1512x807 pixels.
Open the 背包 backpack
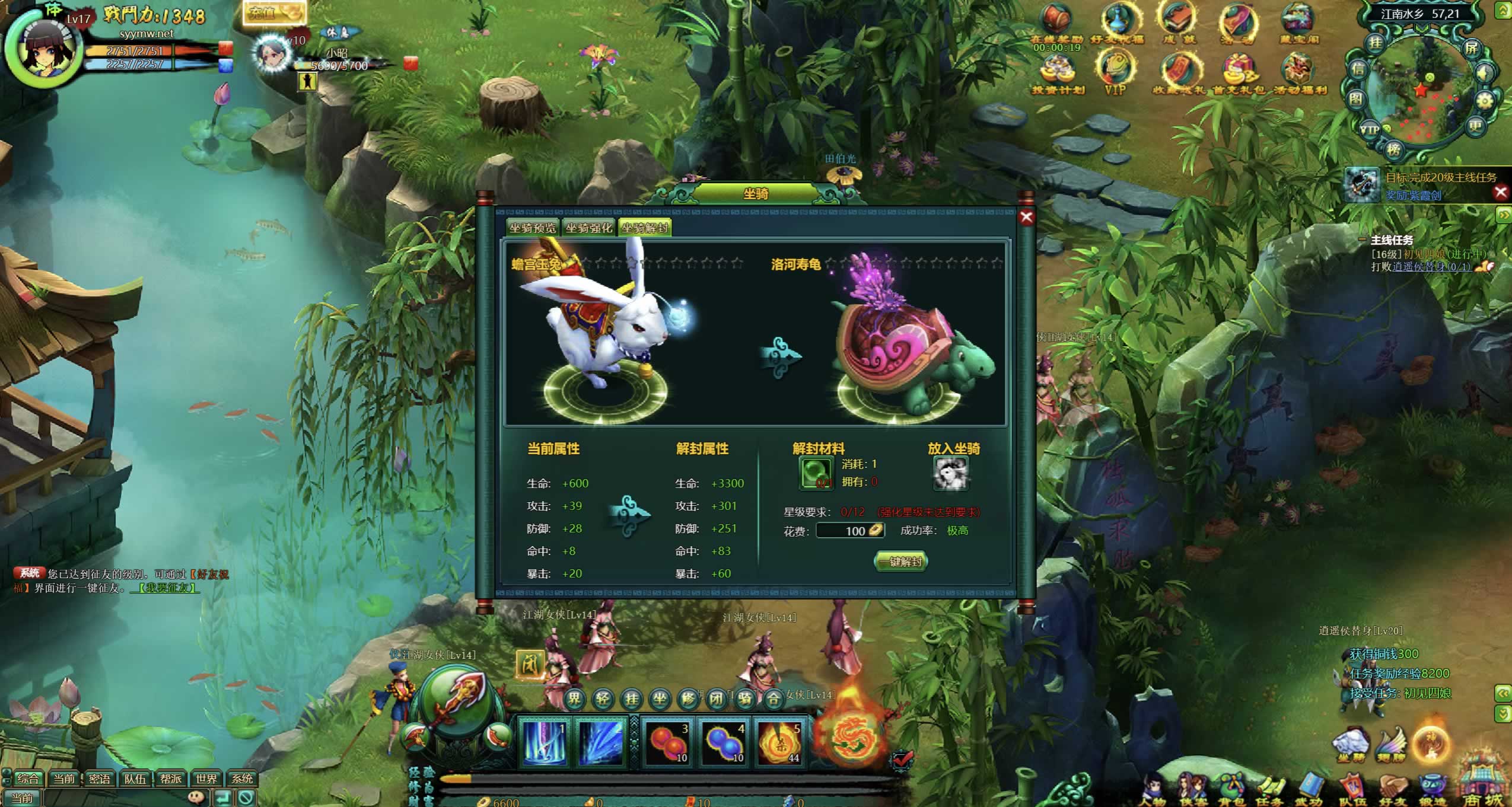click(1231, 790)
